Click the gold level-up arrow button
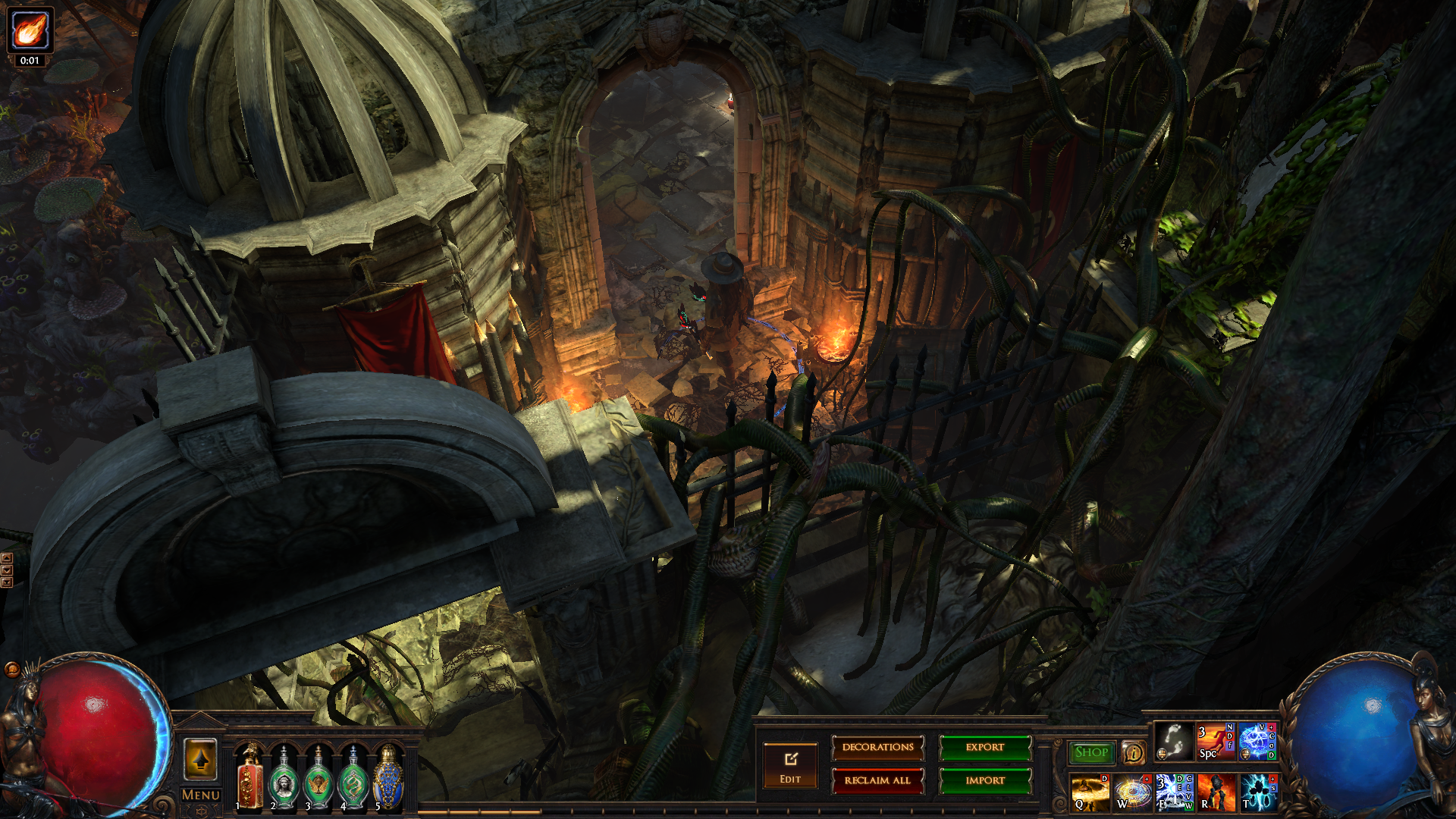Screen dimensions: 1456x819 click(x=201, y=759)
